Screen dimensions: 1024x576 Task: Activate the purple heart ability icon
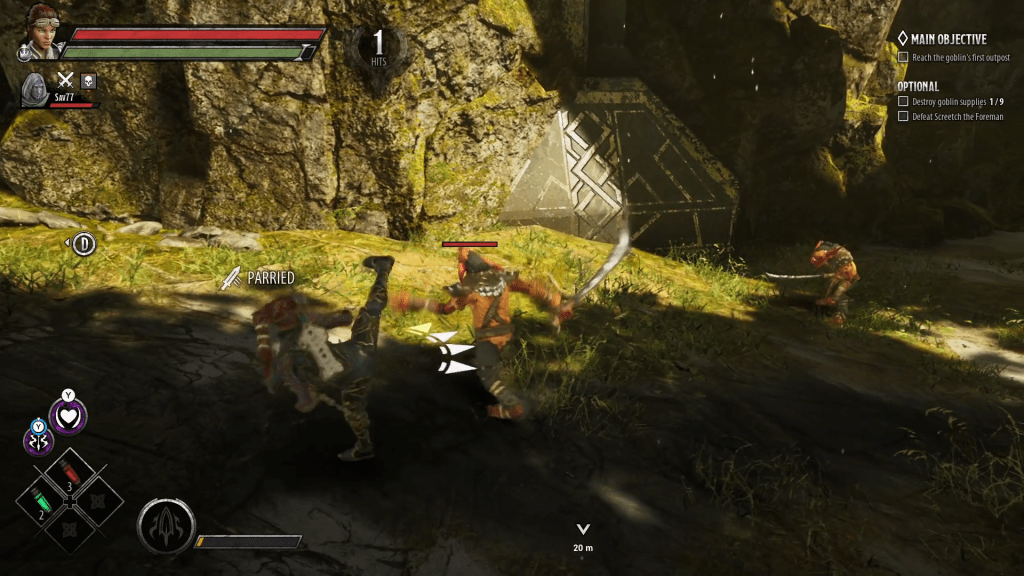pyautogui.click(x=68, y=416)
